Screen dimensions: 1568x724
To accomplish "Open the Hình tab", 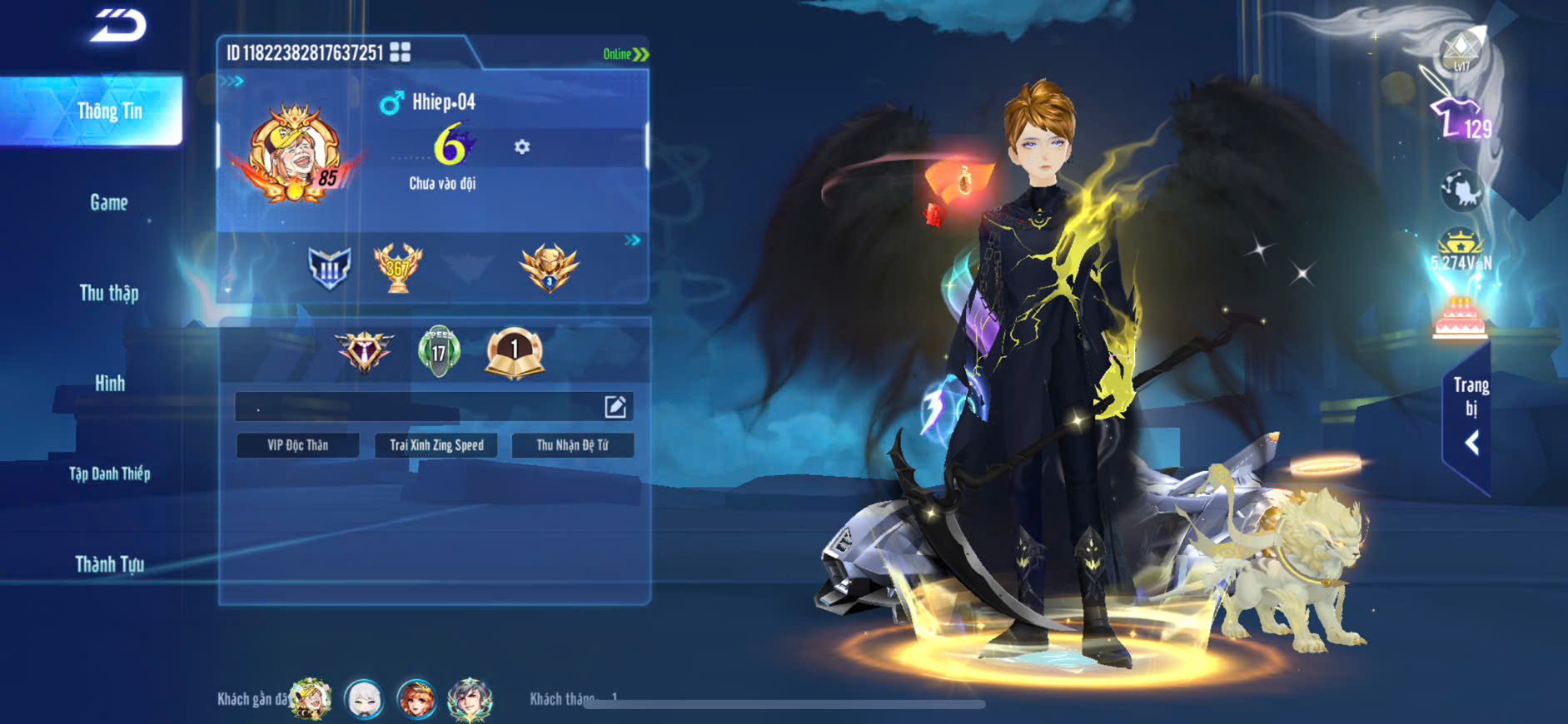I will coord(109,383).
